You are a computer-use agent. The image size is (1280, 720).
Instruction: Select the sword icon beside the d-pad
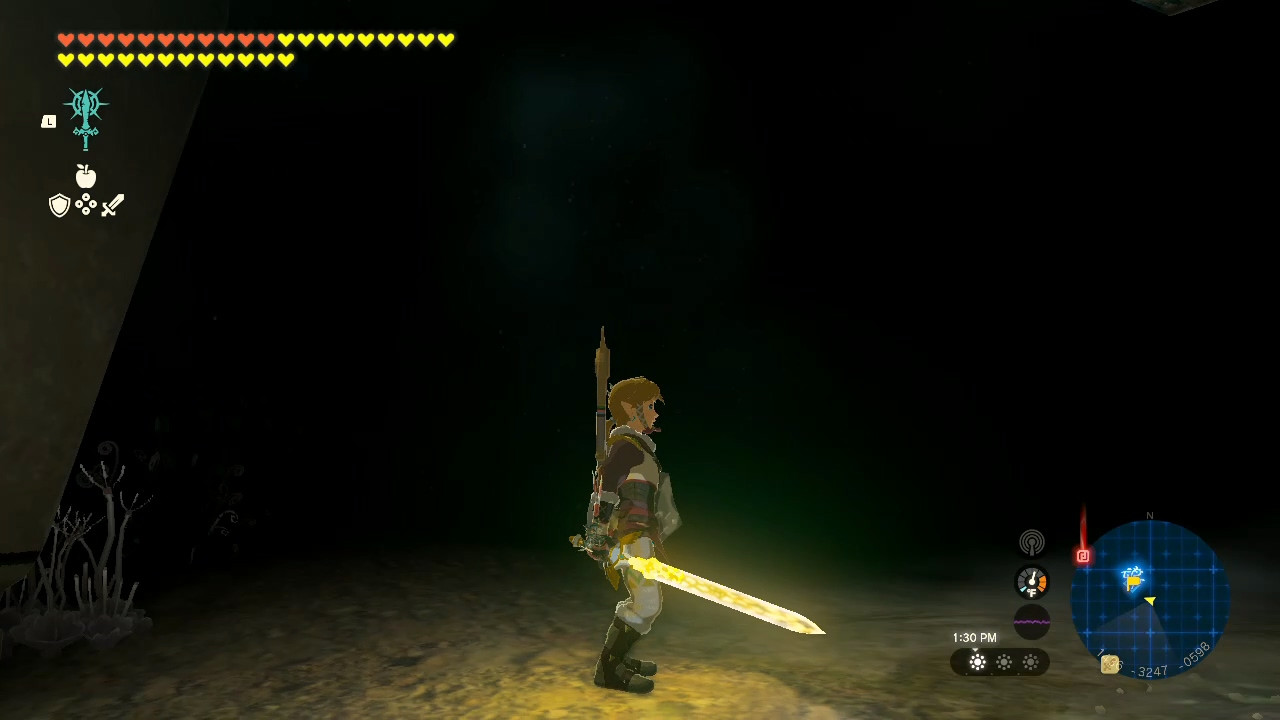pos(111,205)
